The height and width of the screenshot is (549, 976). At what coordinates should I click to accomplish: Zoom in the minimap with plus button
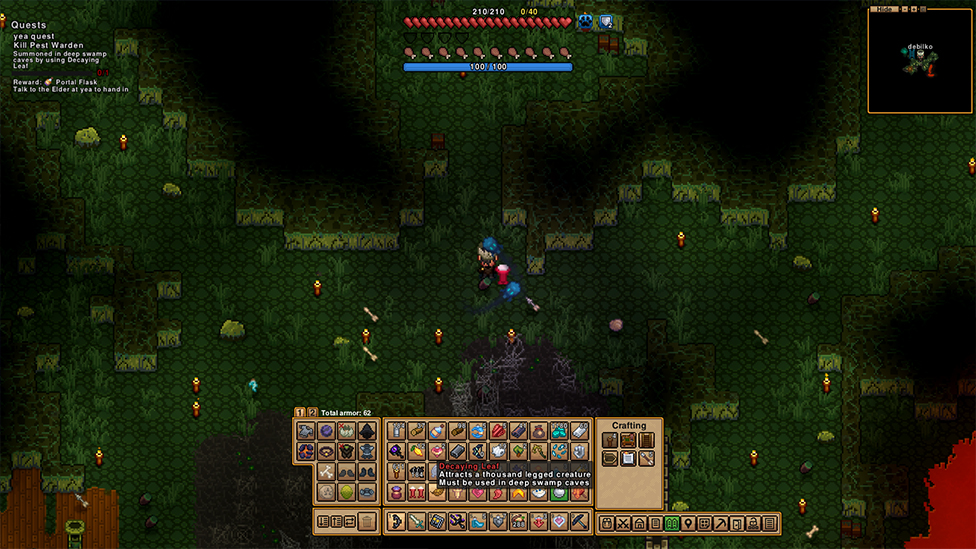click(x=912, y=9)
